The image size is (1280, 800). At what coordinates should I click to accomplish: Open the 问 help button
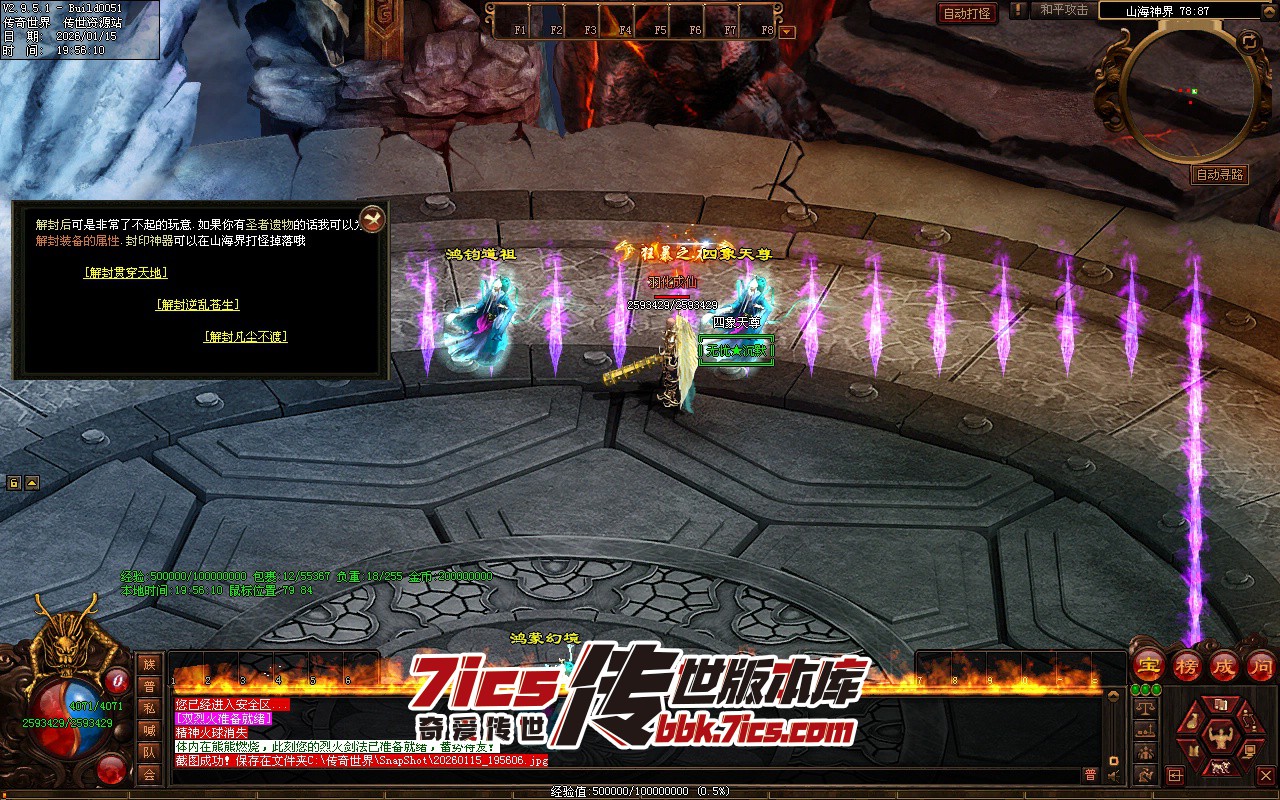pos(1260,664)
